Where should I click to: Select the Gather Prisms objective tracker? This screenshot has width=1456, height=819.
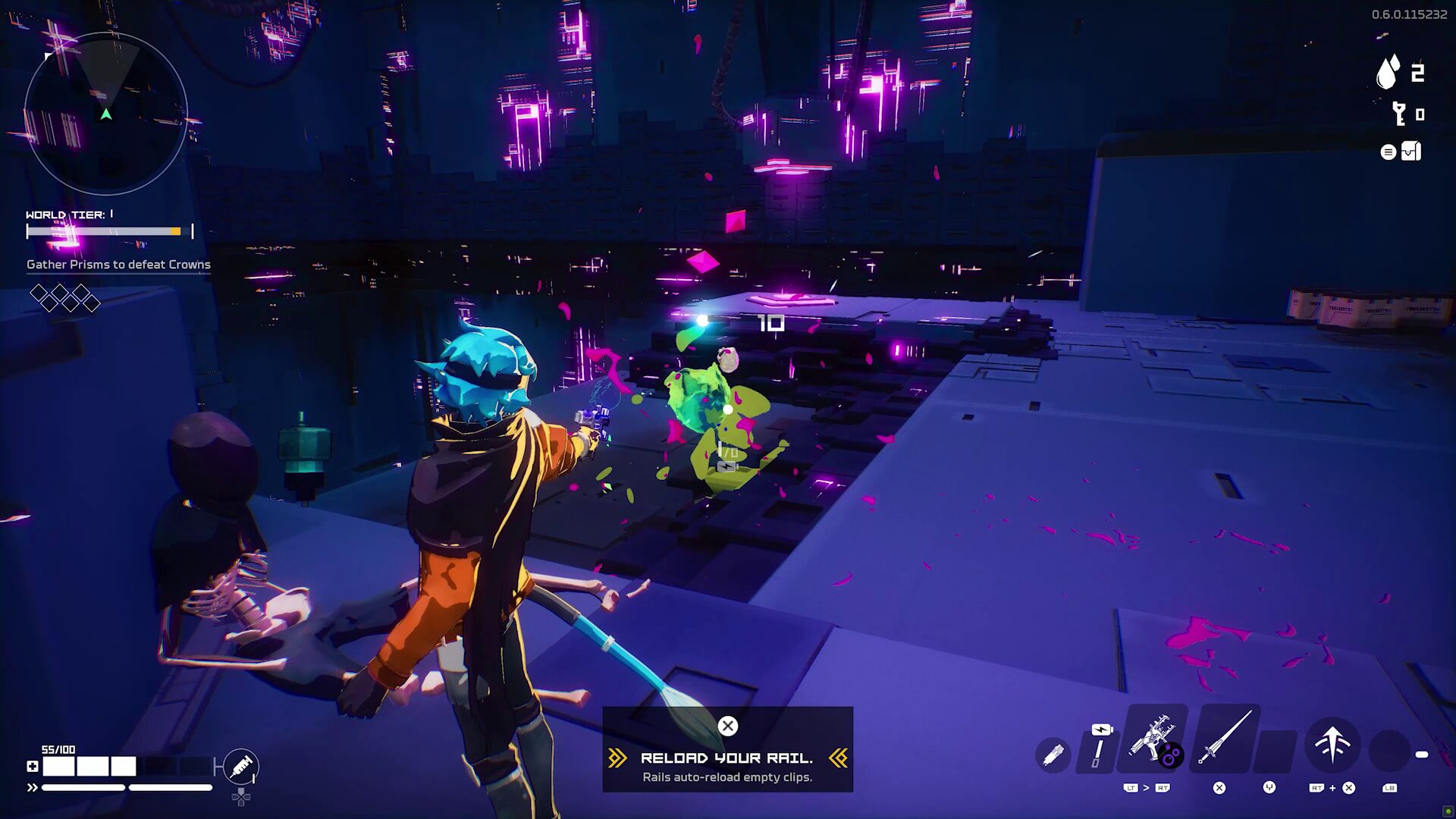pyautogui.click(x=118, y=265)
